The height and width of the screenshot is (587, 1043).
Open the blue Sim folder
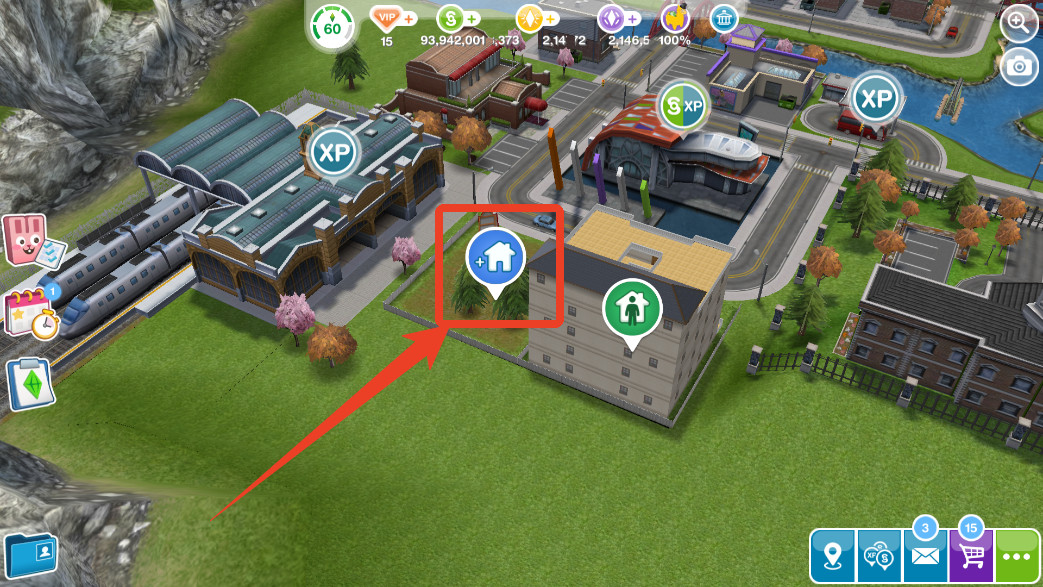click(30, 553)
